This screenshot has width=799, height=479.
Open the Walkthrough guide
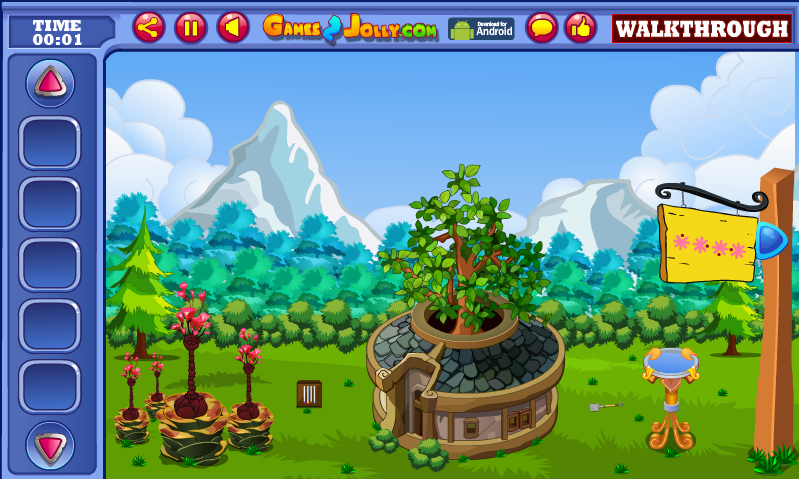701,28
